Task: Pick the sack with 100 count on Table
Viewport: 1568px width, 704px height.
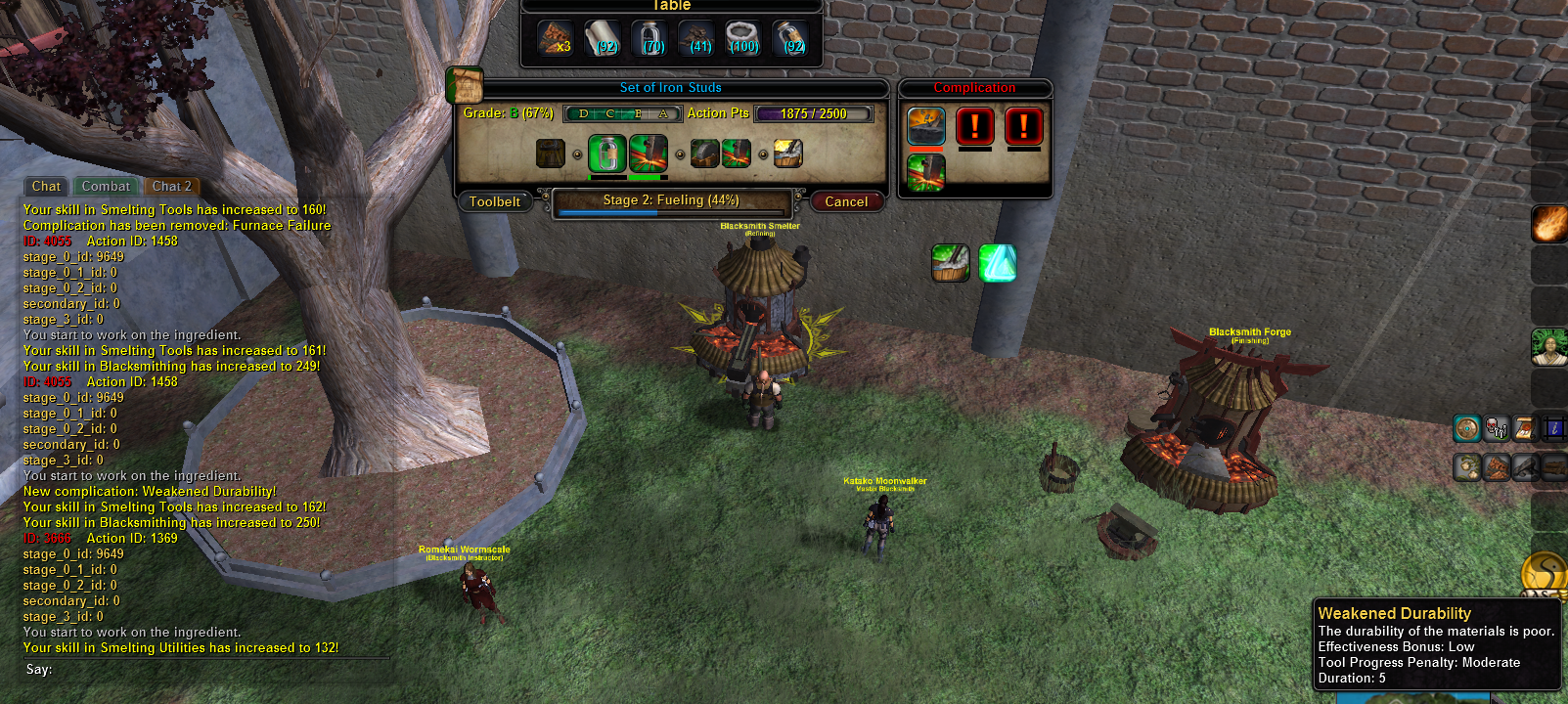Action: [x=743, y=39]
